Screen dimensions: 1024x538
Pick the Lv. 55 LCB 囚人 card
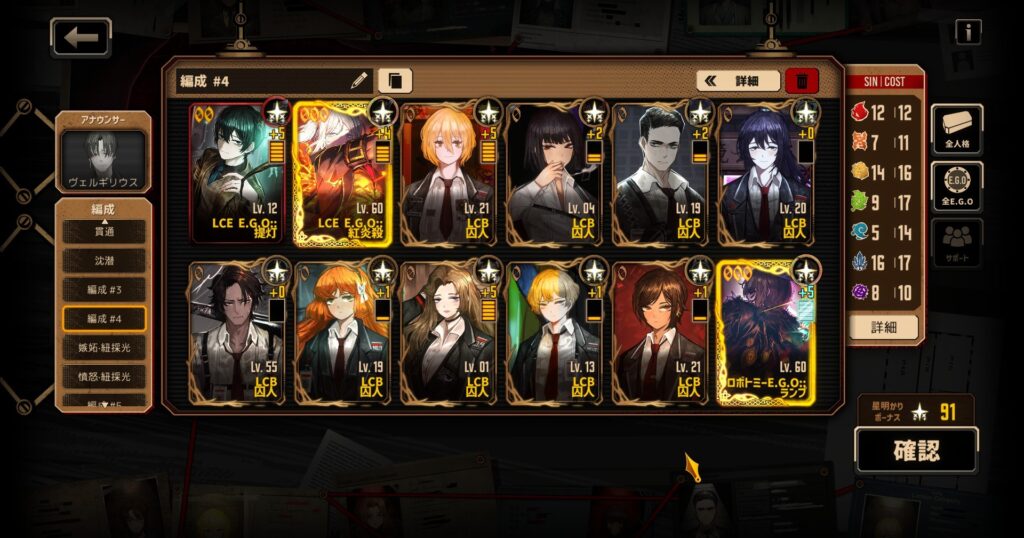pos(237,332)
